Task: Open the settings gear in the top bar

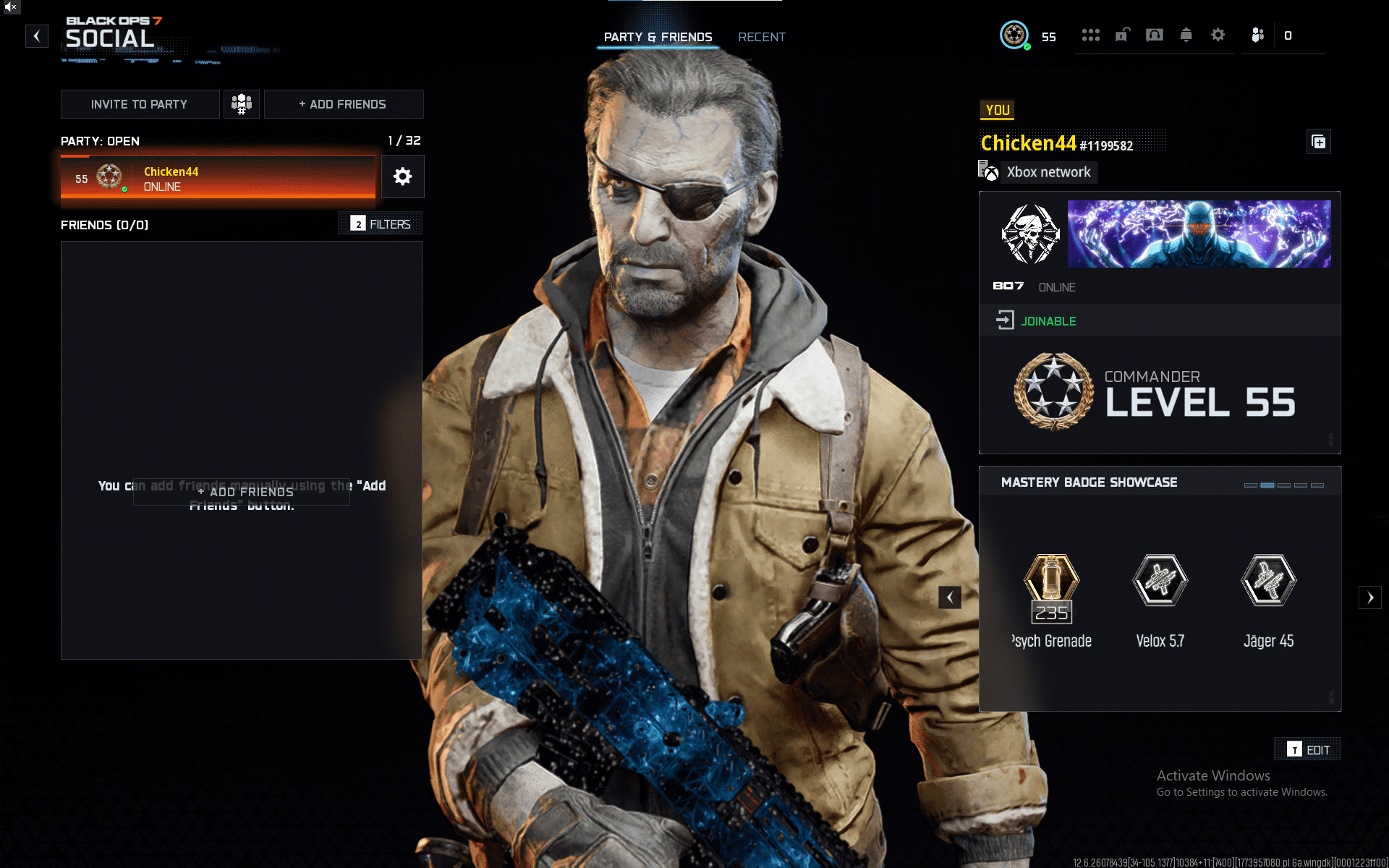Action: [x=1218, y=35]
